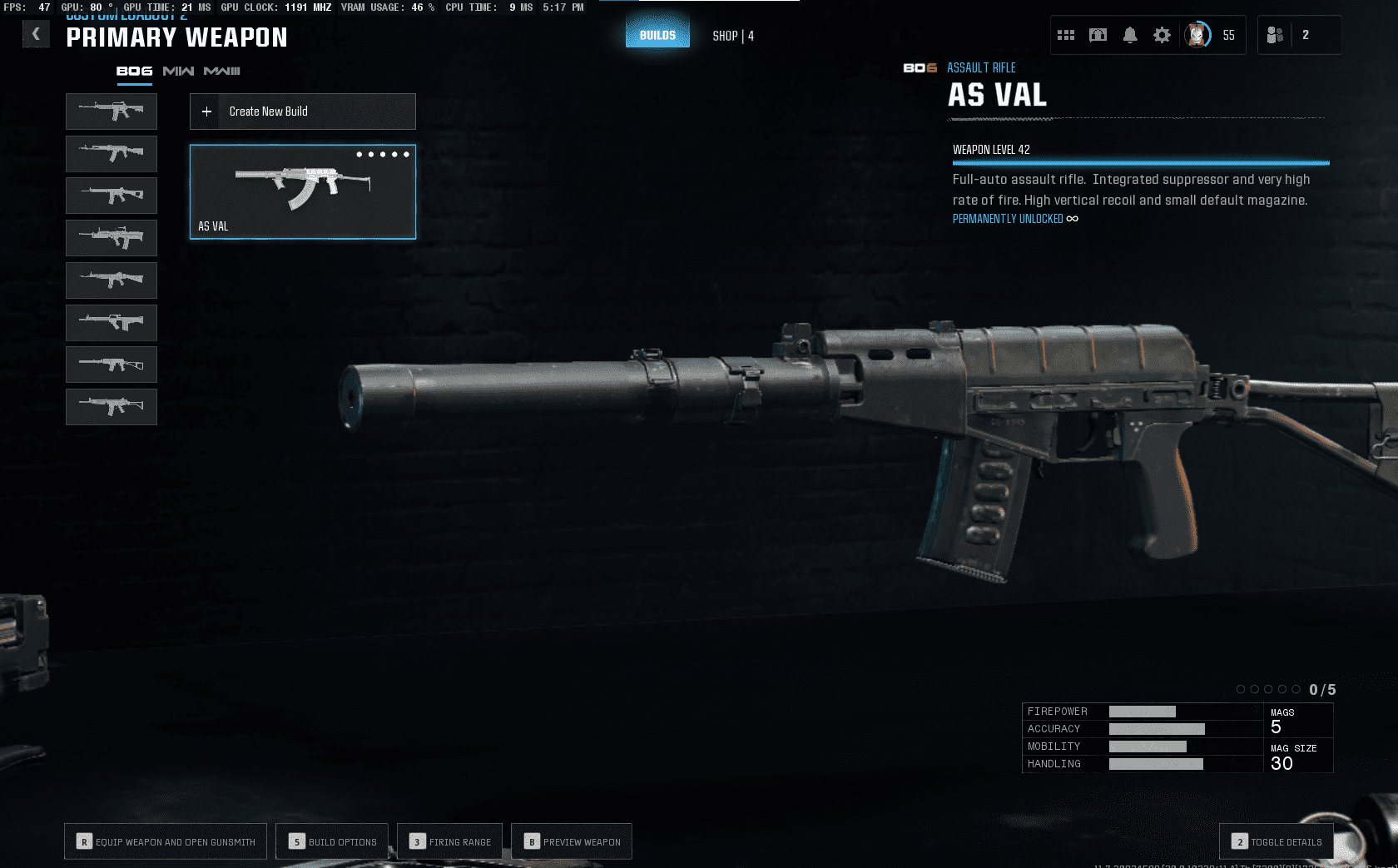Toggle weapon details panel
This screenshot has height=868, width=1398.
[x=1277, y=841]
